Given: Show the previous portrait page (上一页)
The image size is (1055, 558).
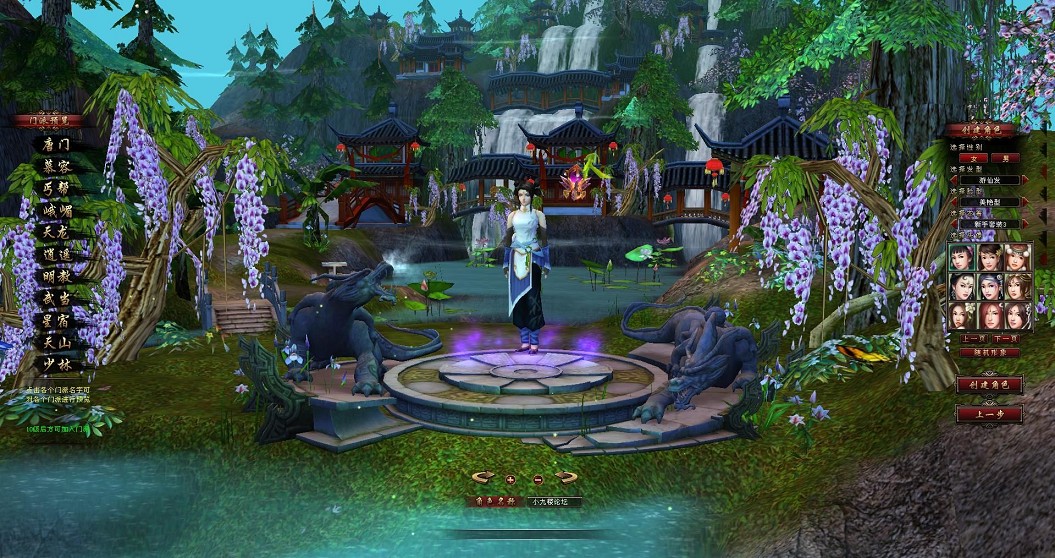Looking at the screenshot, I should tap(974, 339).
